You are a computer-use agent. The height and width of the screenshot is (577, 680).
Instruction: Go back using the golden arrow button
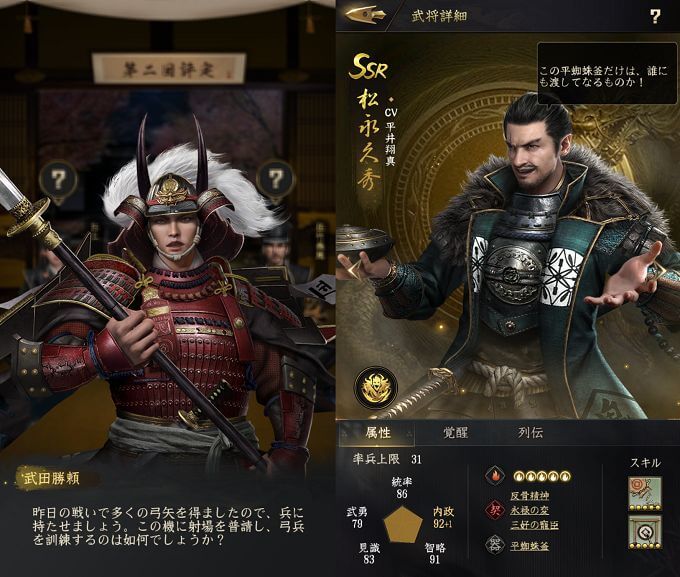(366, 15)
